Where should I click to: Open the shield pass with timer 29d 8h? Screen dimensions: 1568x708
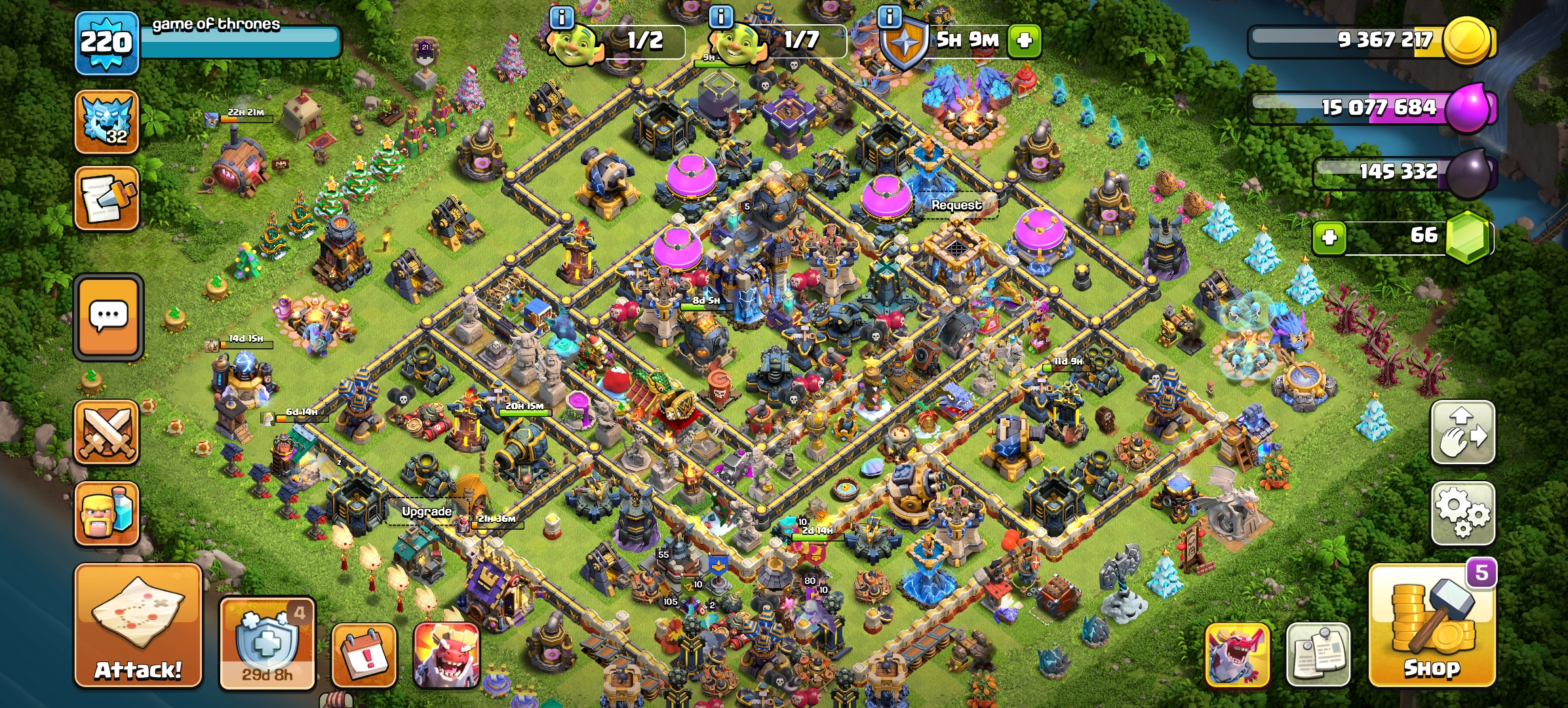click(x=267, y=643)
